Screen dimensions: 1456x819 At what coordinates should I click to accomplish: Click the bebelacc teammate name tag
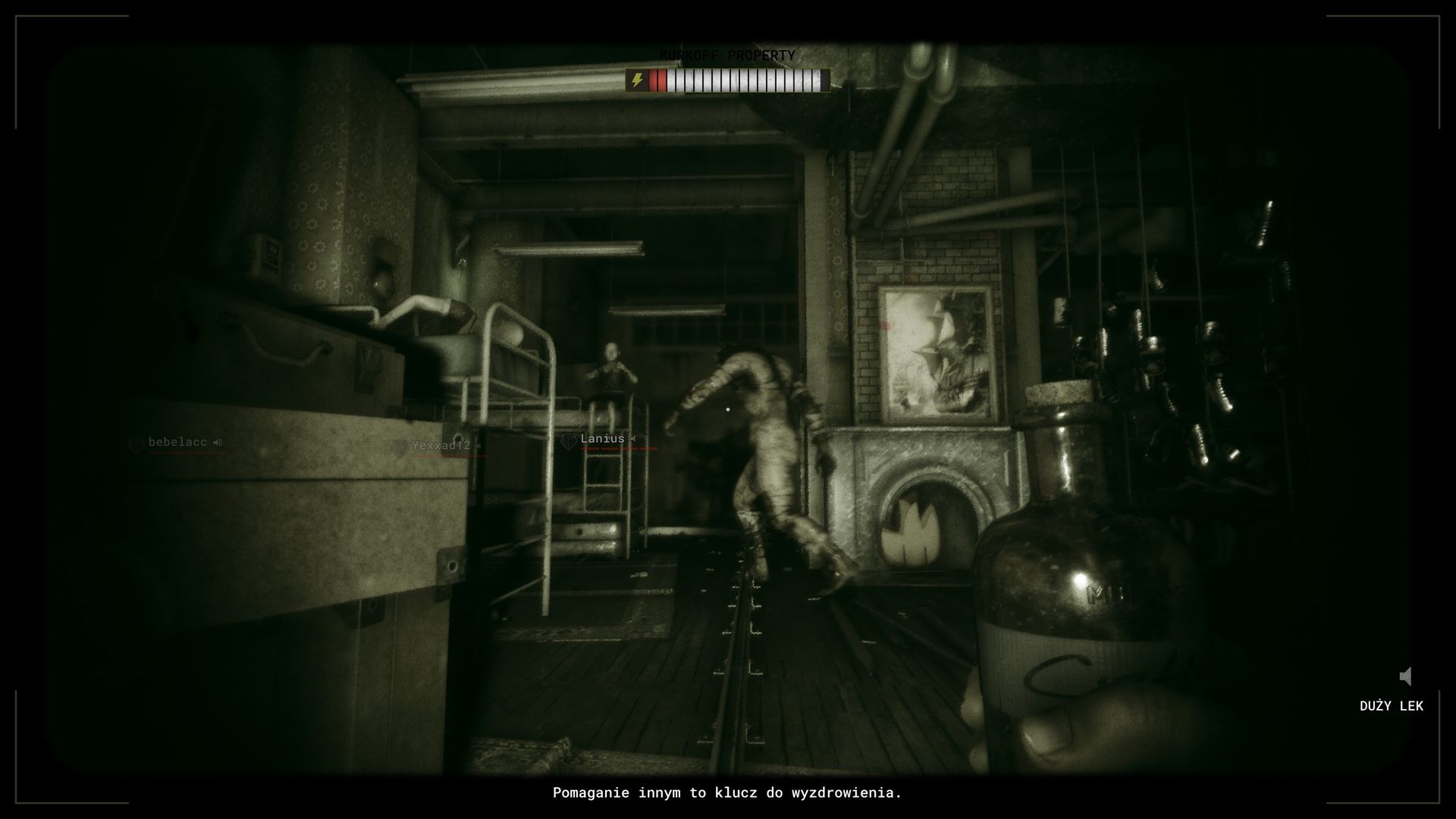[177, 442]
